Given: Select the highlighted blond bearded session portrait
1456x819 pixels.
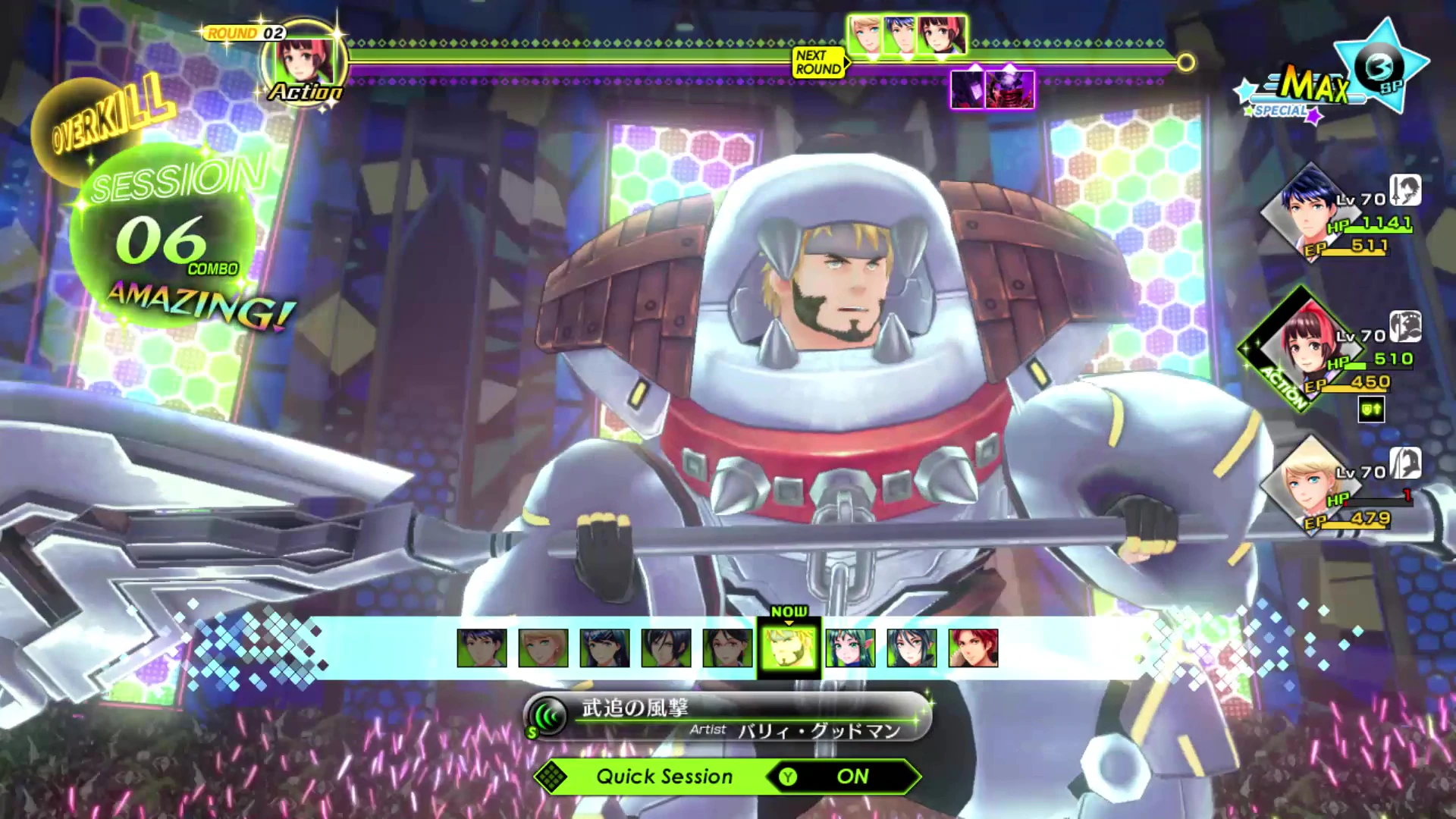Looking at the screenshot, I should pyautogui.click(x=789, y=648).
